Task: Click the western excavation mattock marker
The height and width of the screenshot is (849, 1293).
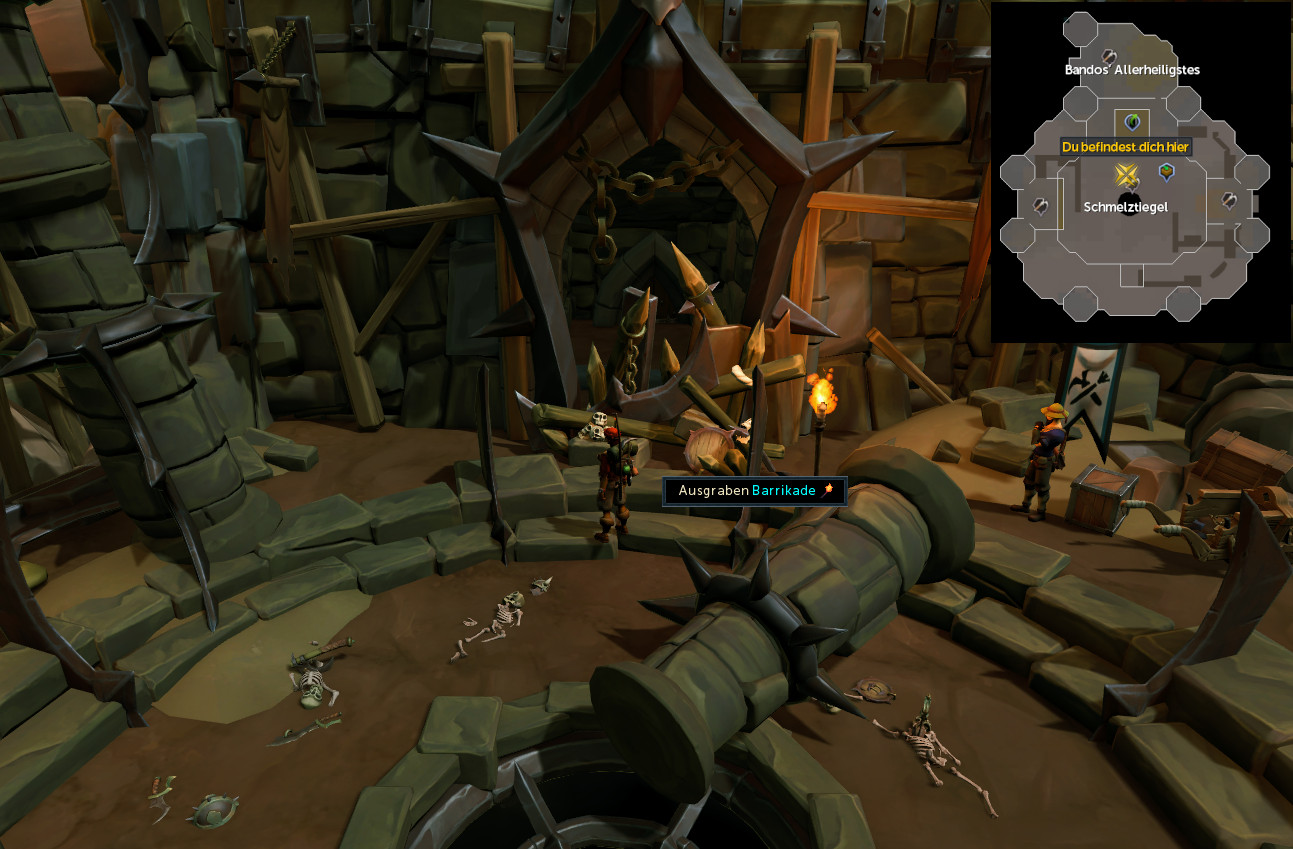Action: pyautogui.click(x=1041, y=205)
